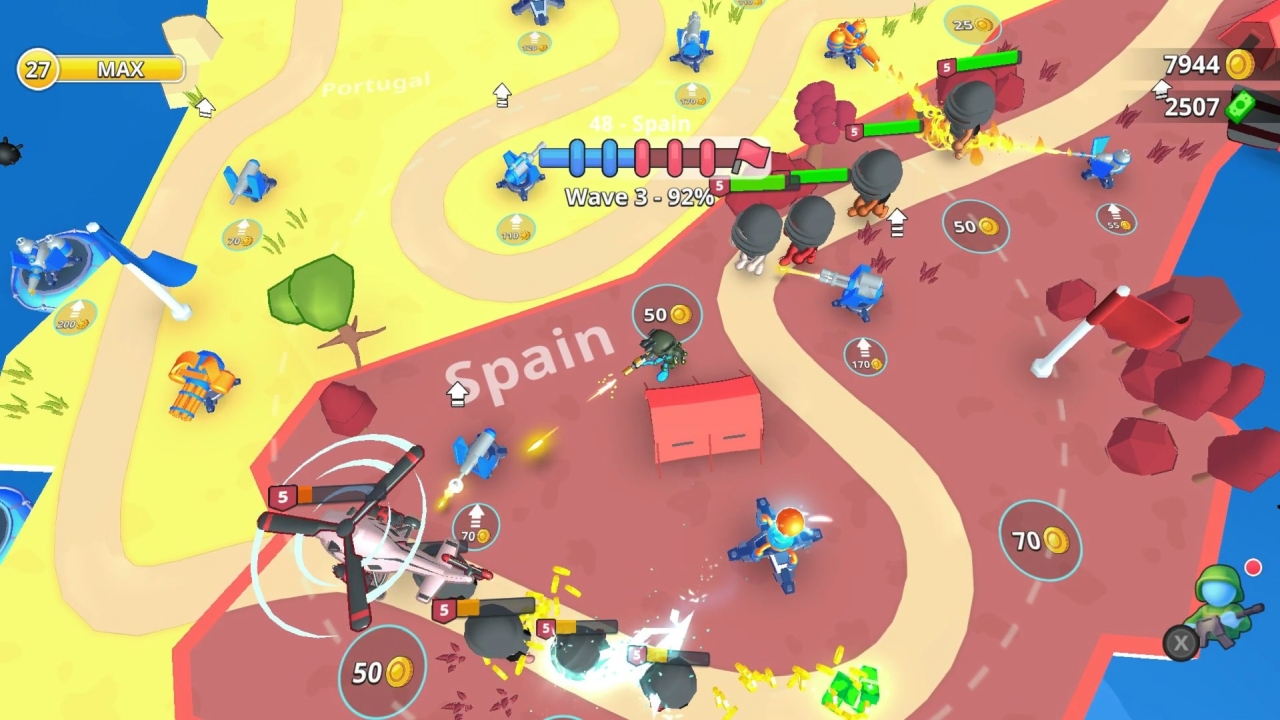Activate the 70 coin upgrade near the helicopter
The image size is (1280, 720).
(473, 525)
